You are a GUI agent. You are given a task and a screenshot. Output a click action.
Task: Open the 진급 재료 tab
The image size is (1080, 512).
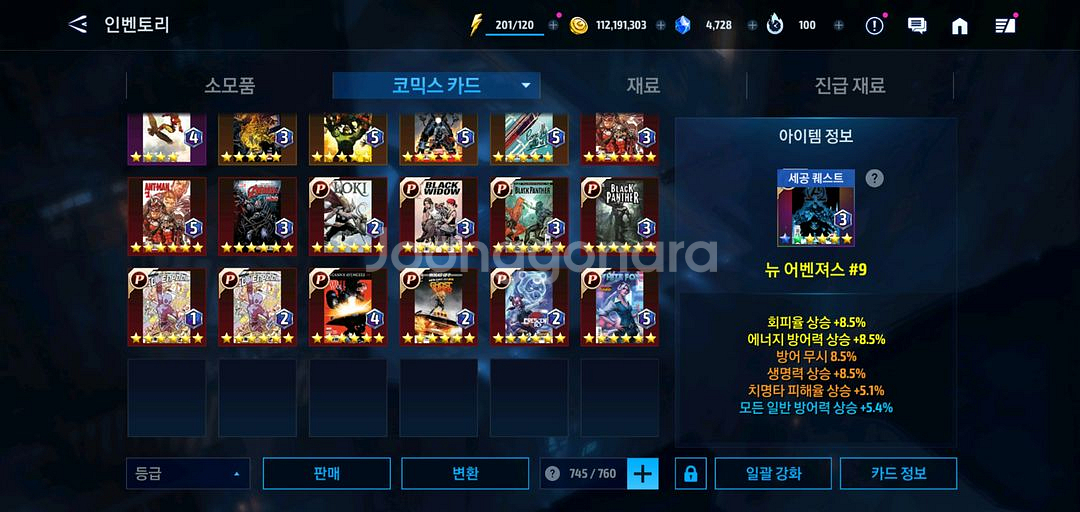point(849,86)
